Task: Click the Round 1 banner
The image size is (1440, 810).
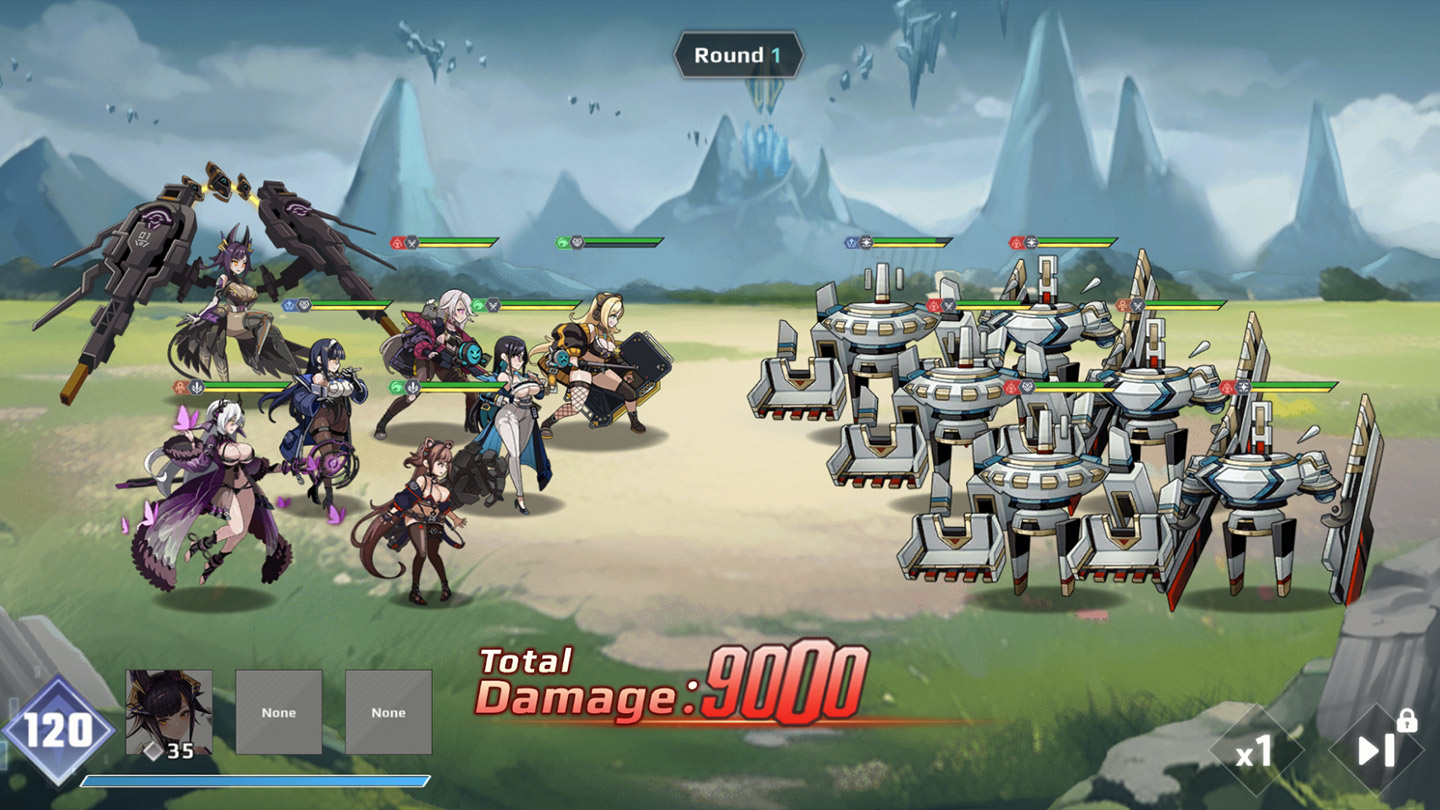Action: tap(740, 56)
